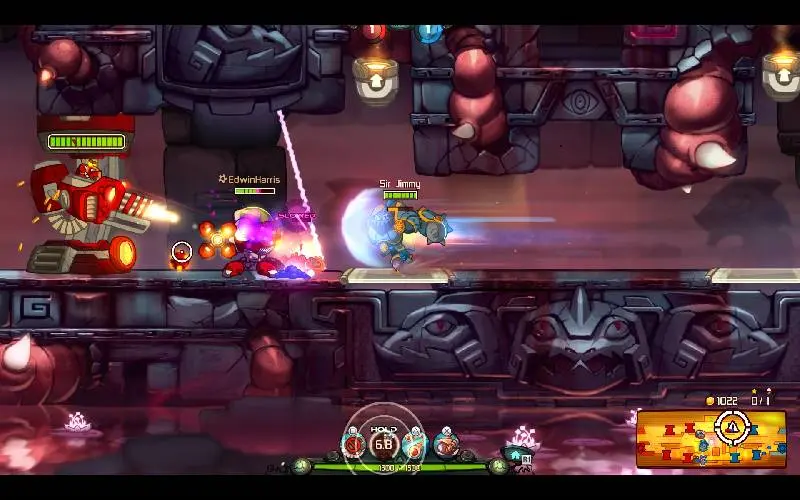Click the minimap in the corner

pos(711,439)
